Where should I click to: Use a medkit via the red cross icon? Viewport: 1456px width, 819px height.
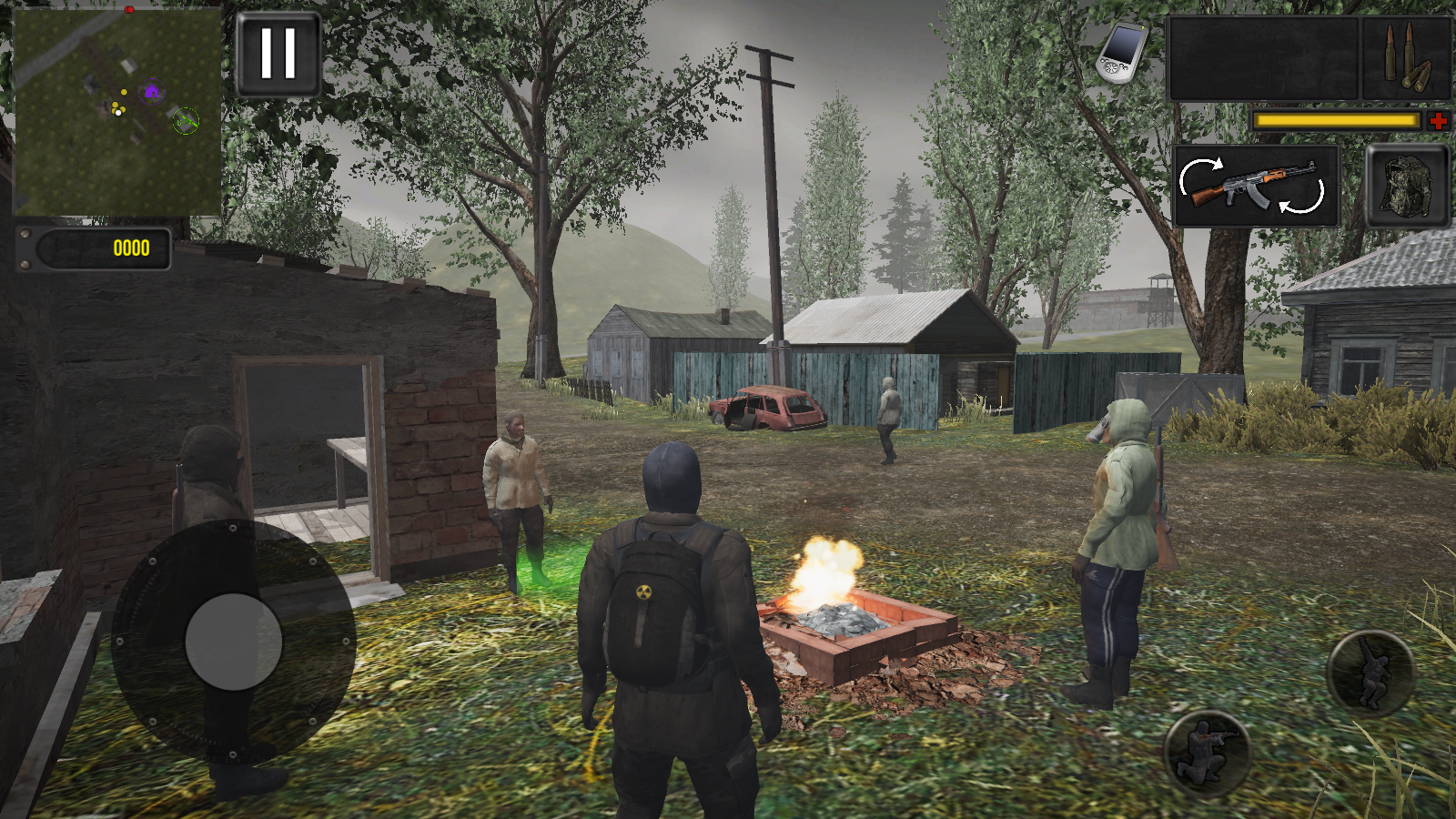pyautogui.click(x=1440, y=119)
